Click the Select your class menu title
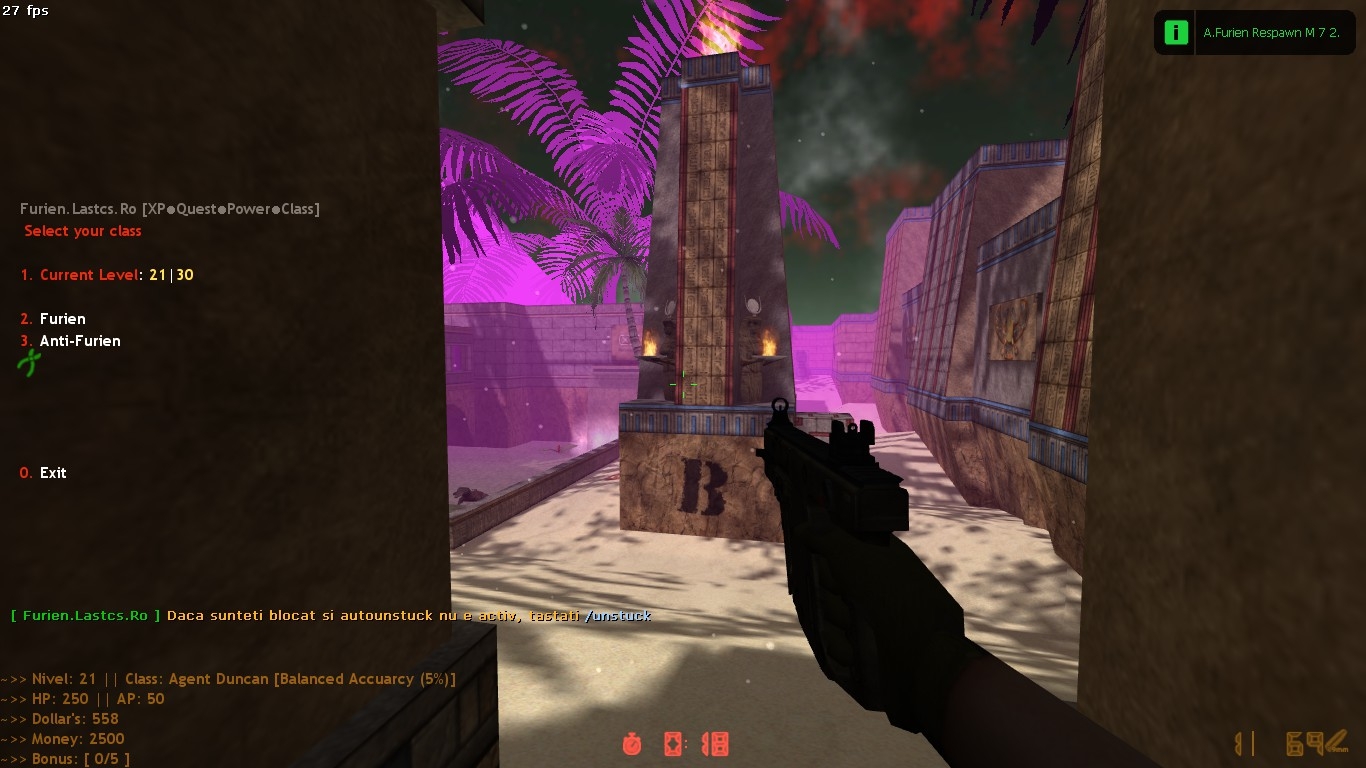 coord(83,230)
